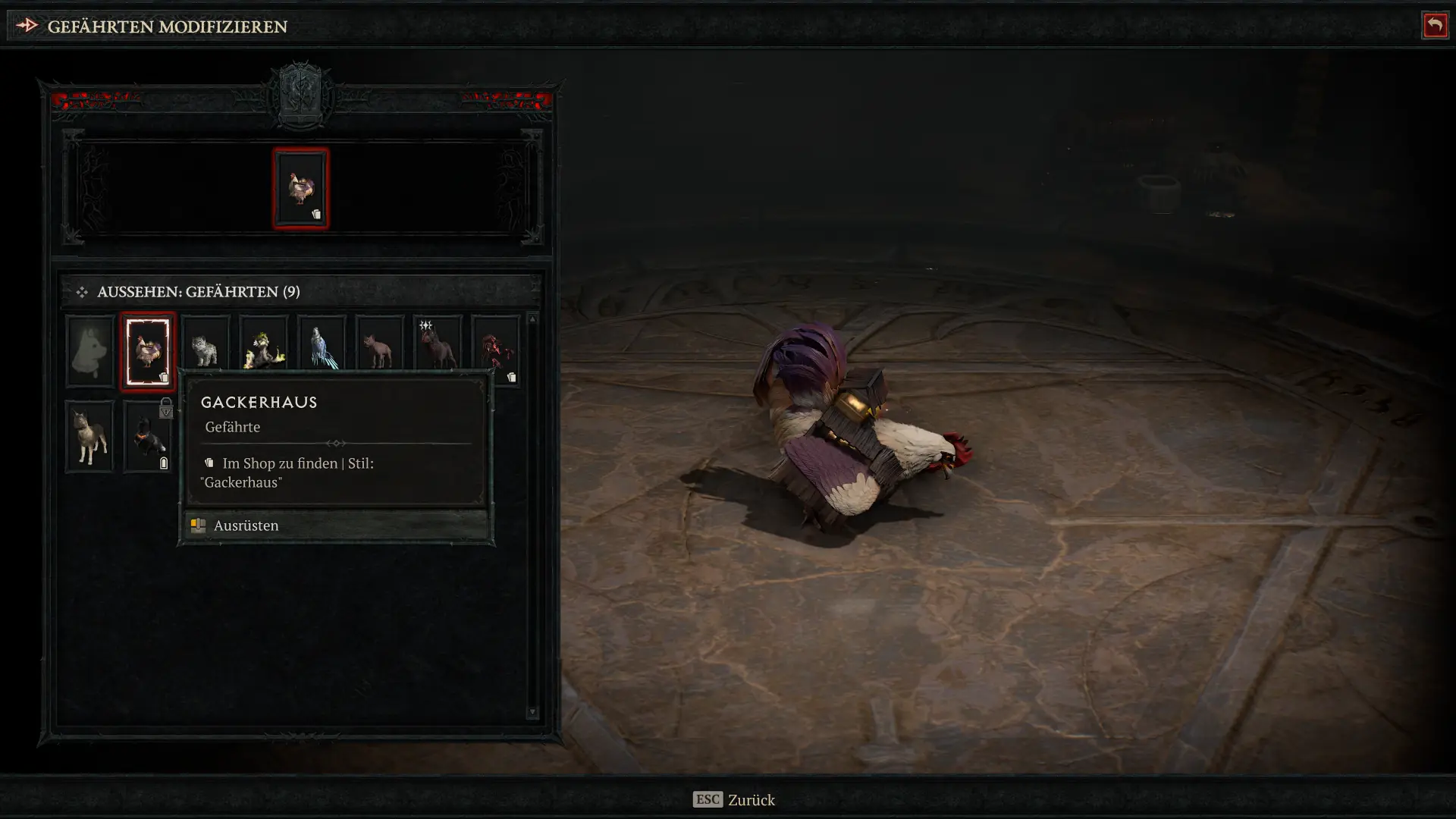Click the shop card icon on the Gackerhaus thumbnail
Viewport: 1456px width, 819px height.
[163, 377]
